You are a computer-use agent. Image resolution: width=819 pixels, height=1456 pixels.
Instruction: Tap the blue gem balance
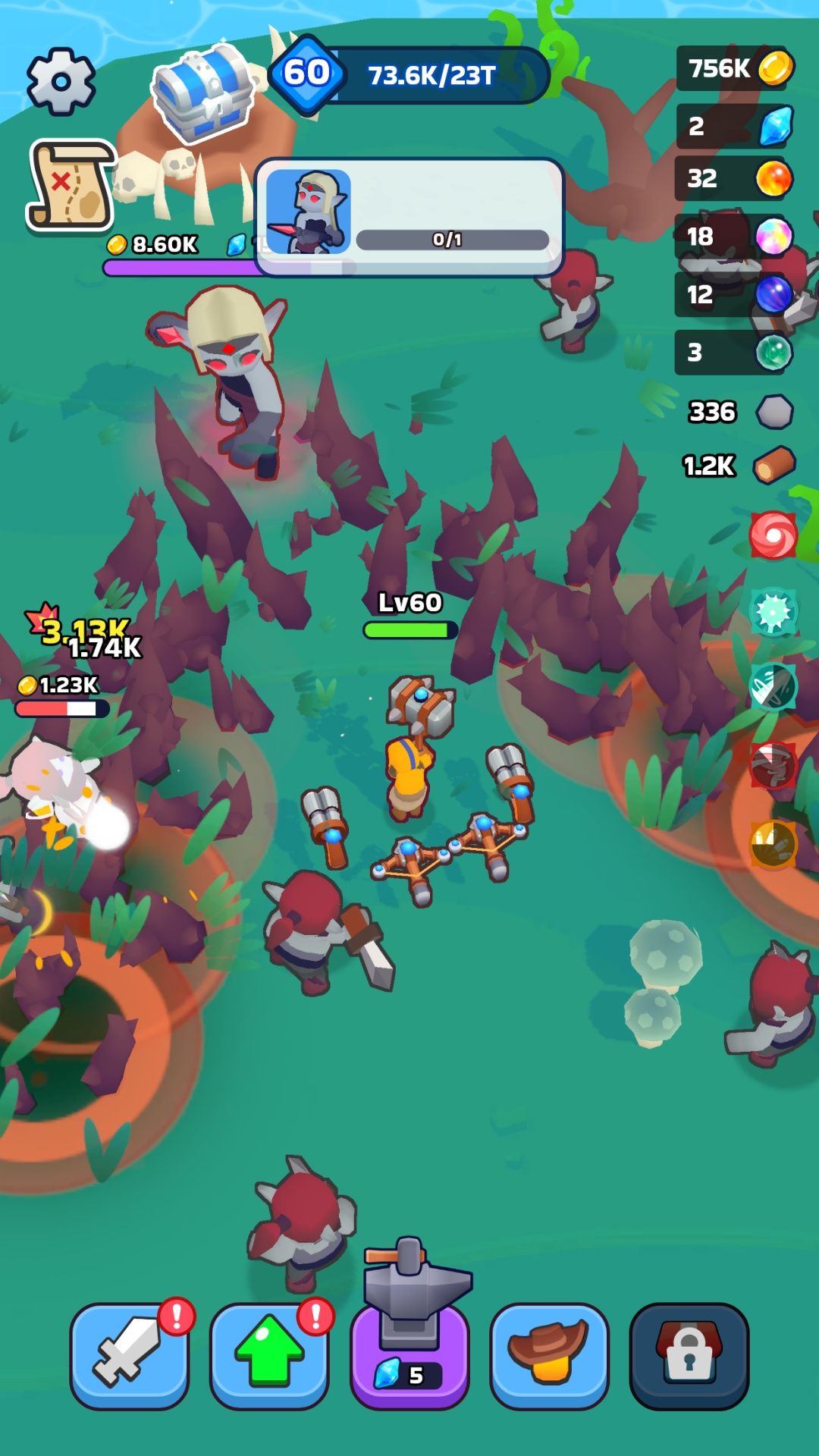pos(735,126)
